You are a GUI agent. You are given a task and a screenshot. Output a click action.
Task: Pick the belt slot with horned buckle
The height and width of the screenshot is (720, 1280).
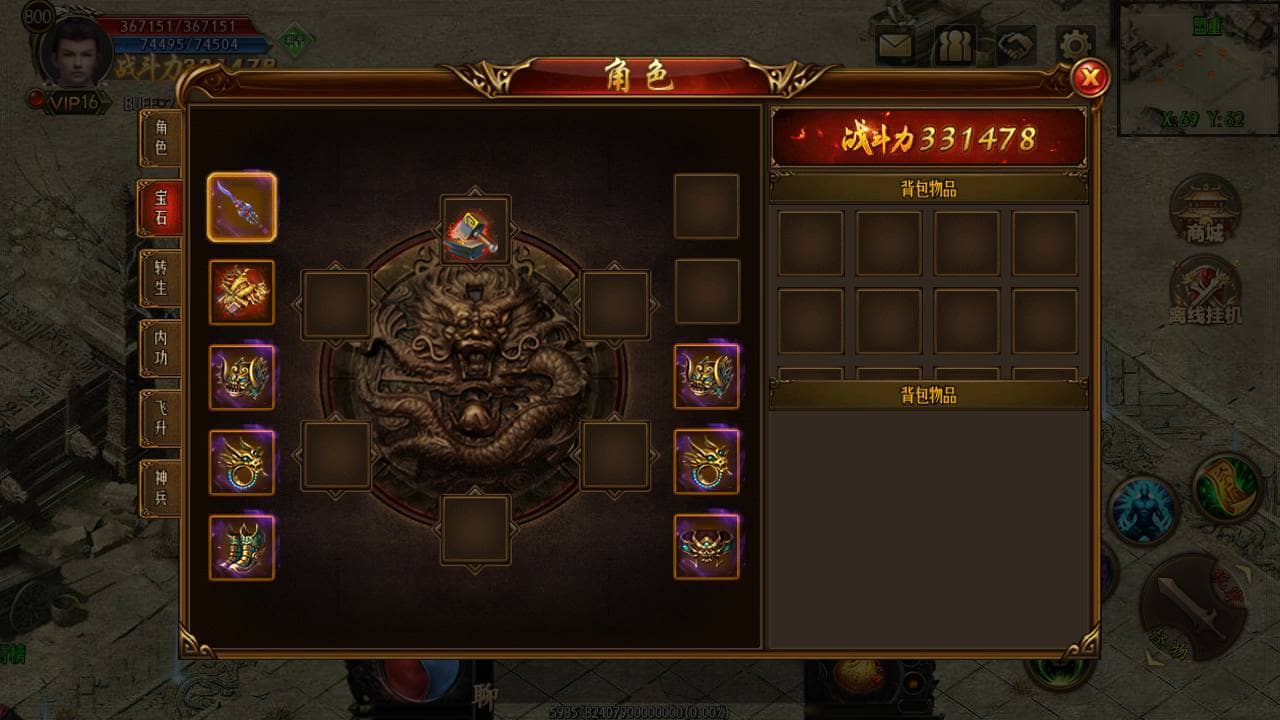click(x=706, y=547)
